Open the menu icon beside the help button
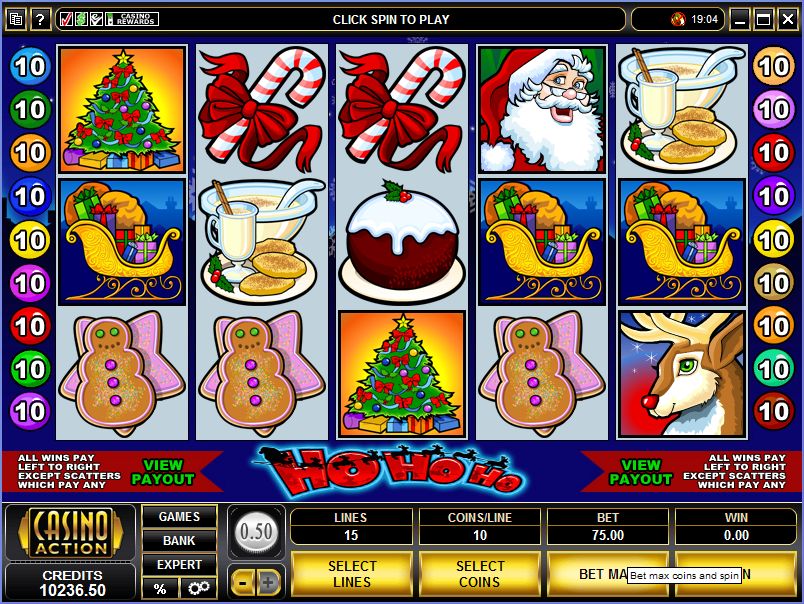Screen dimensions: 804x604 coord(15,19)
